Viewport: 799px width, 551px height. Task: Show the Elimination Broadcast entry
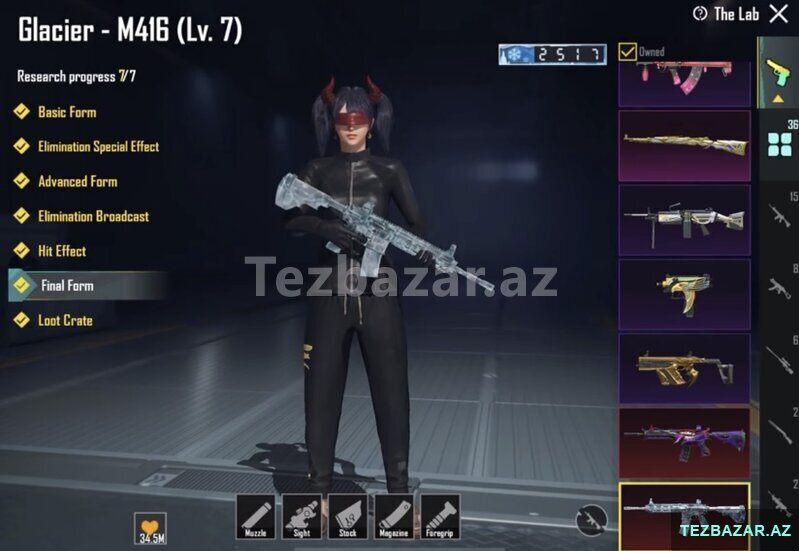click(93, 216)
